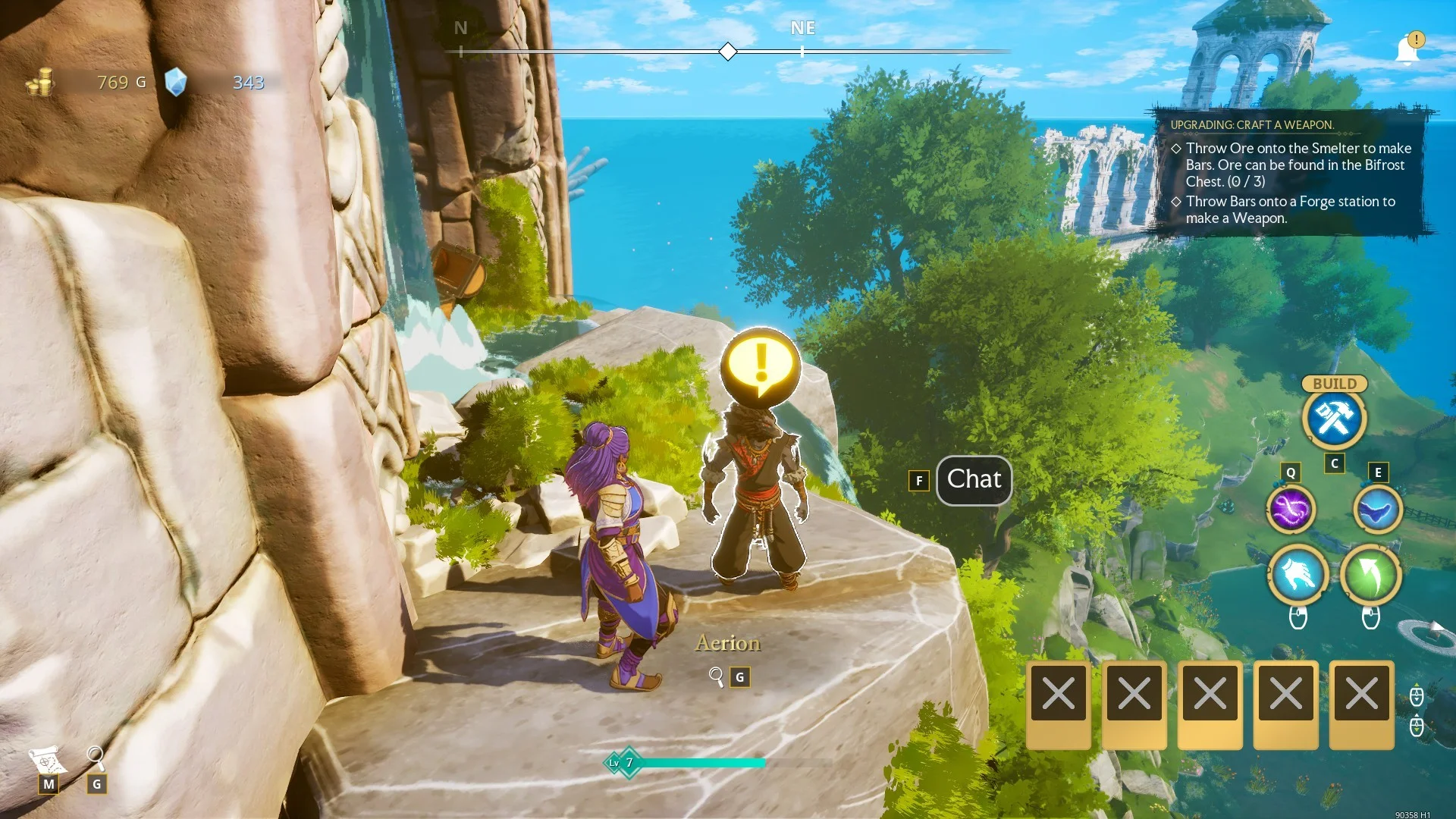This screenshot has height=819, width=1456.
Task: Click the white quest diamond on compass
Action: coord(727,50)
